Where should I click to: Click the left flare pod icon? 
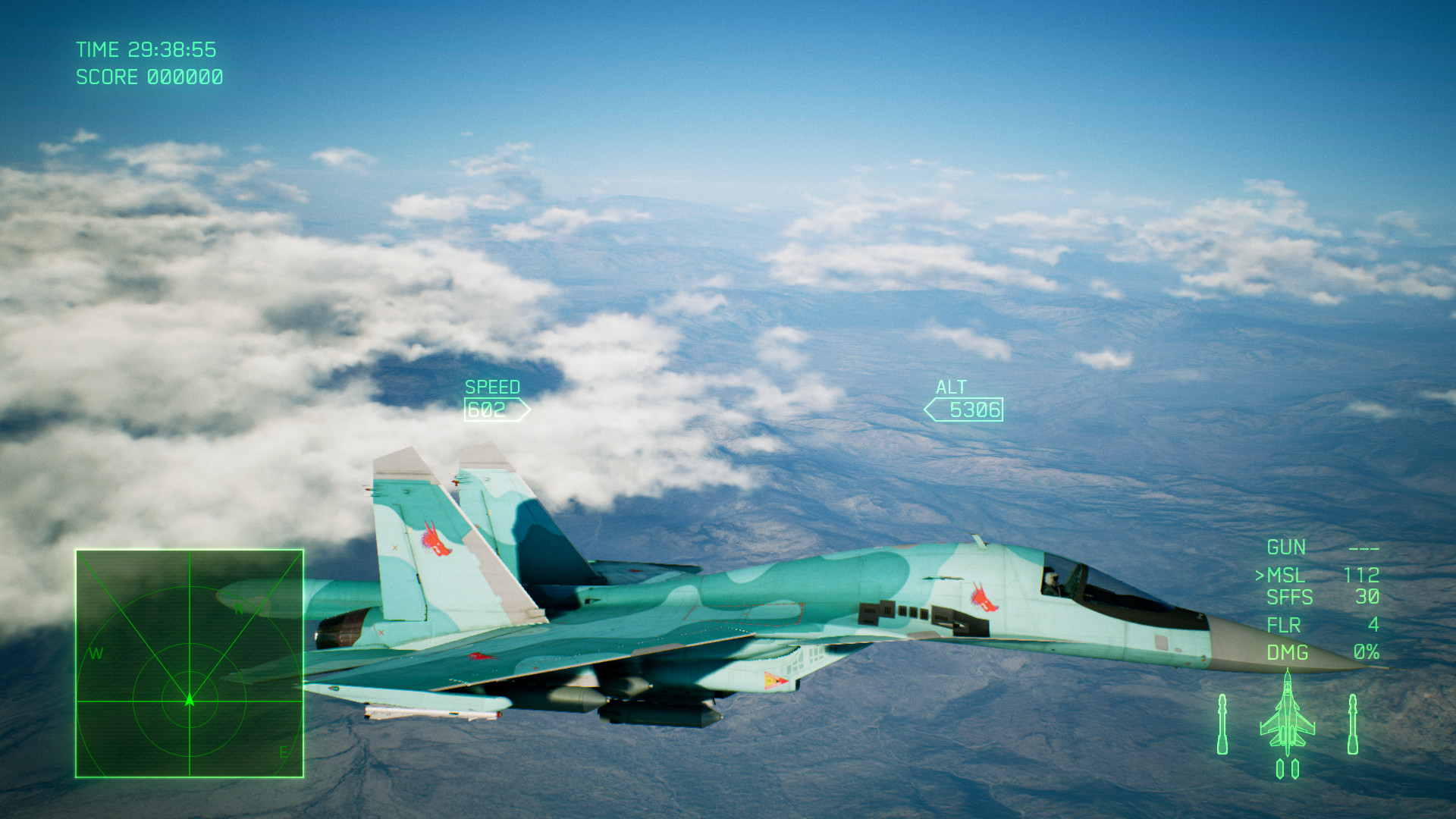coord(1279,770)
